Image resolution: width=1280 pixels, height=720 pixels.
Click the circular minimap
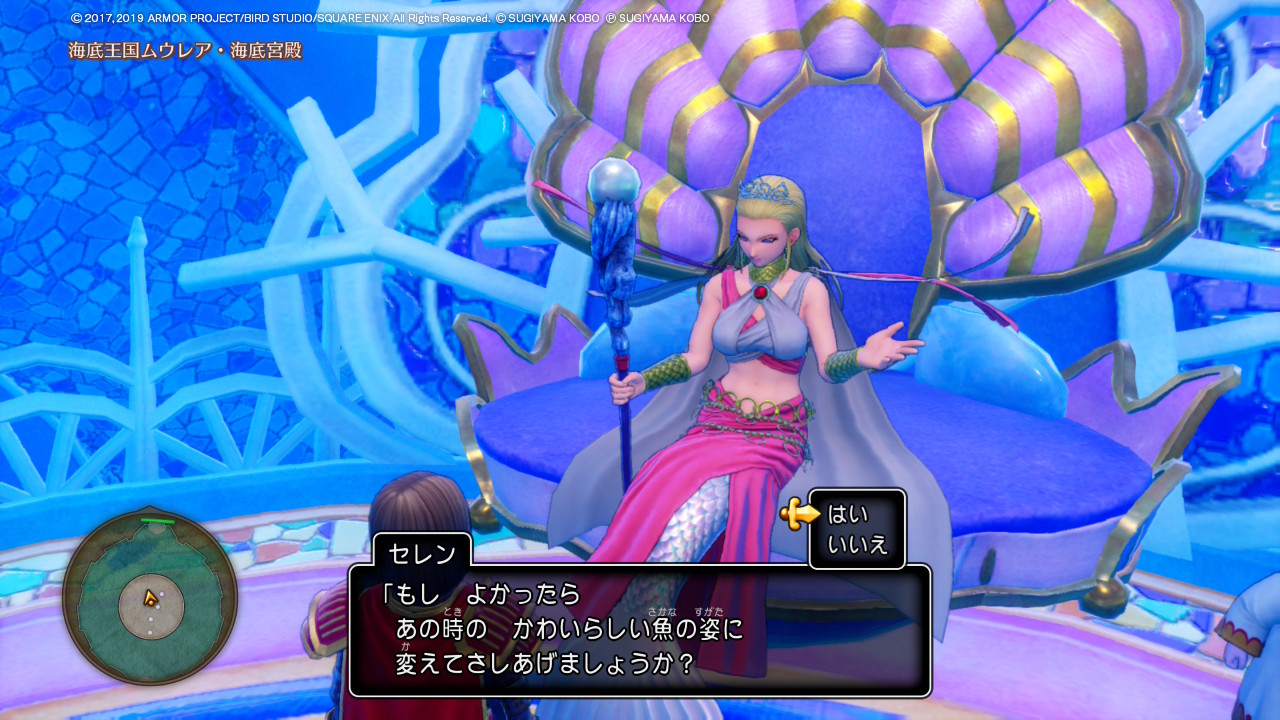click(x=150, y=599)
